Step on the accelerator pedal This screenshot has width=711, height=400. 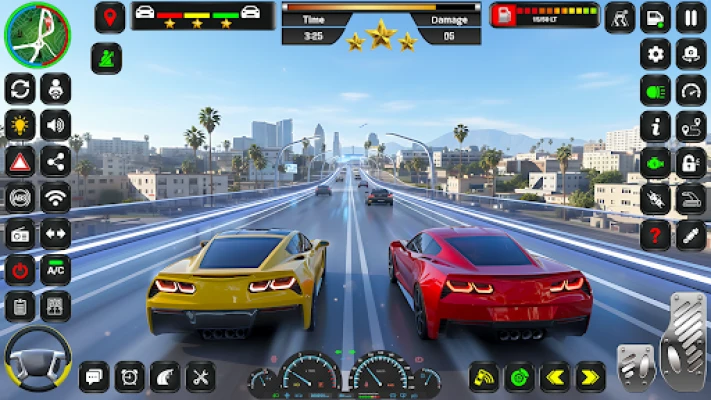pos(683,341)
